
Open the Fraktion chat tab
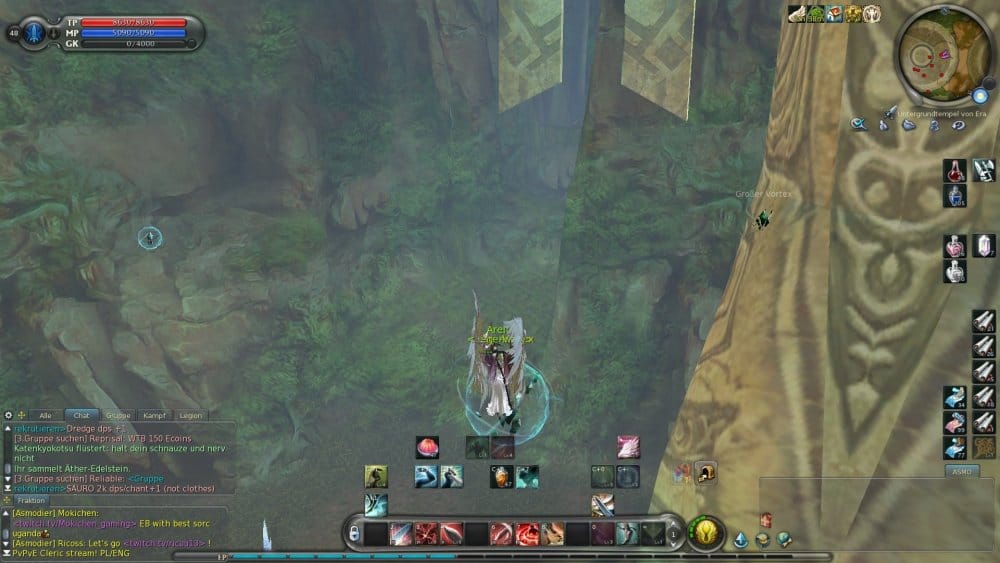coord(31,500)
